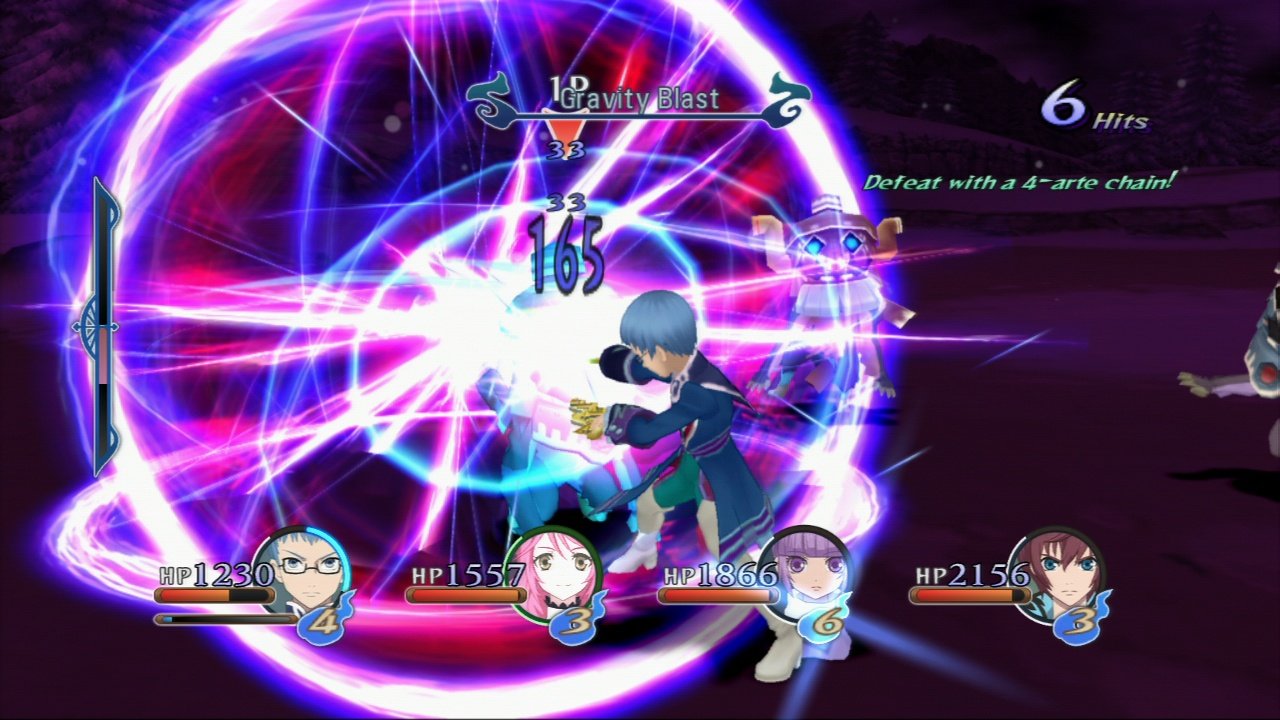The height and width of the screenshot is (720, 1280).
Task: Click Sophie's flame CC counter showing 6
Action: pyautogui.click(x=825, y=620)
